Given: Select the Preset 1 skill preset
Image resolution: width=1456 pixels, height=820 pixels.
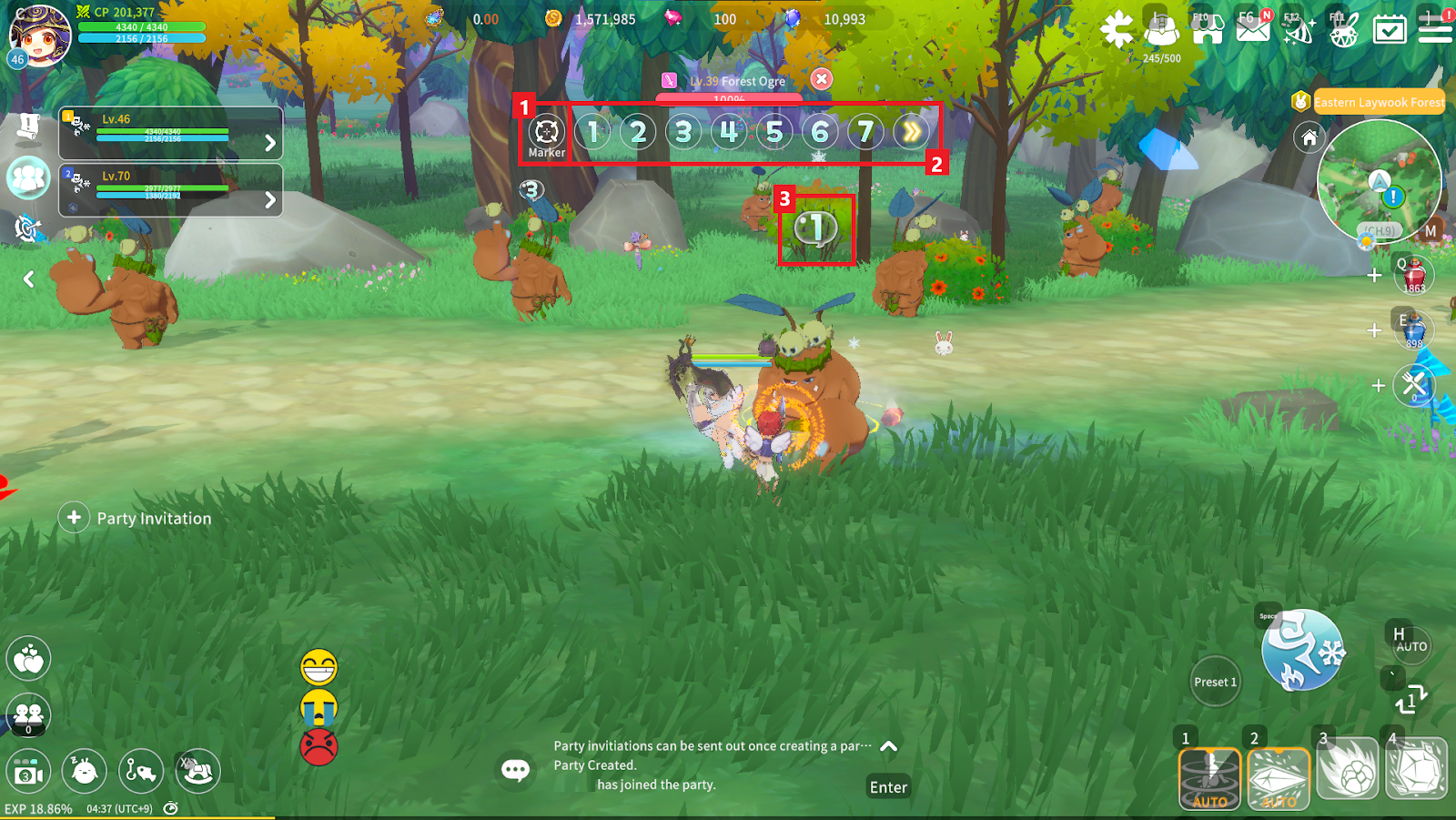Looking at the screenshot, I should 1215,682.
